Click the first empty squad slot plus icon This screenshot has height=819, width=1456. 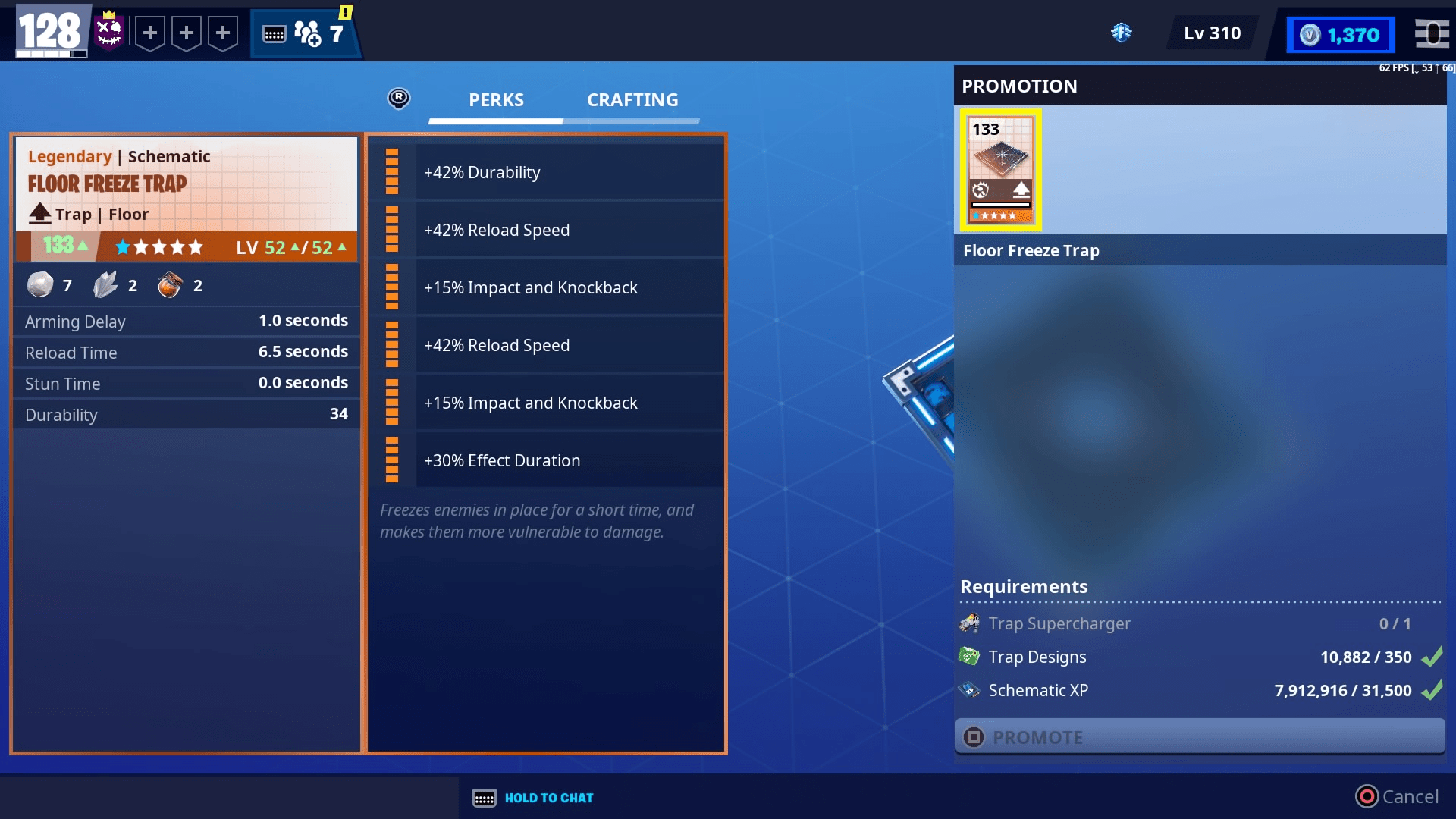tap(150, 33)
